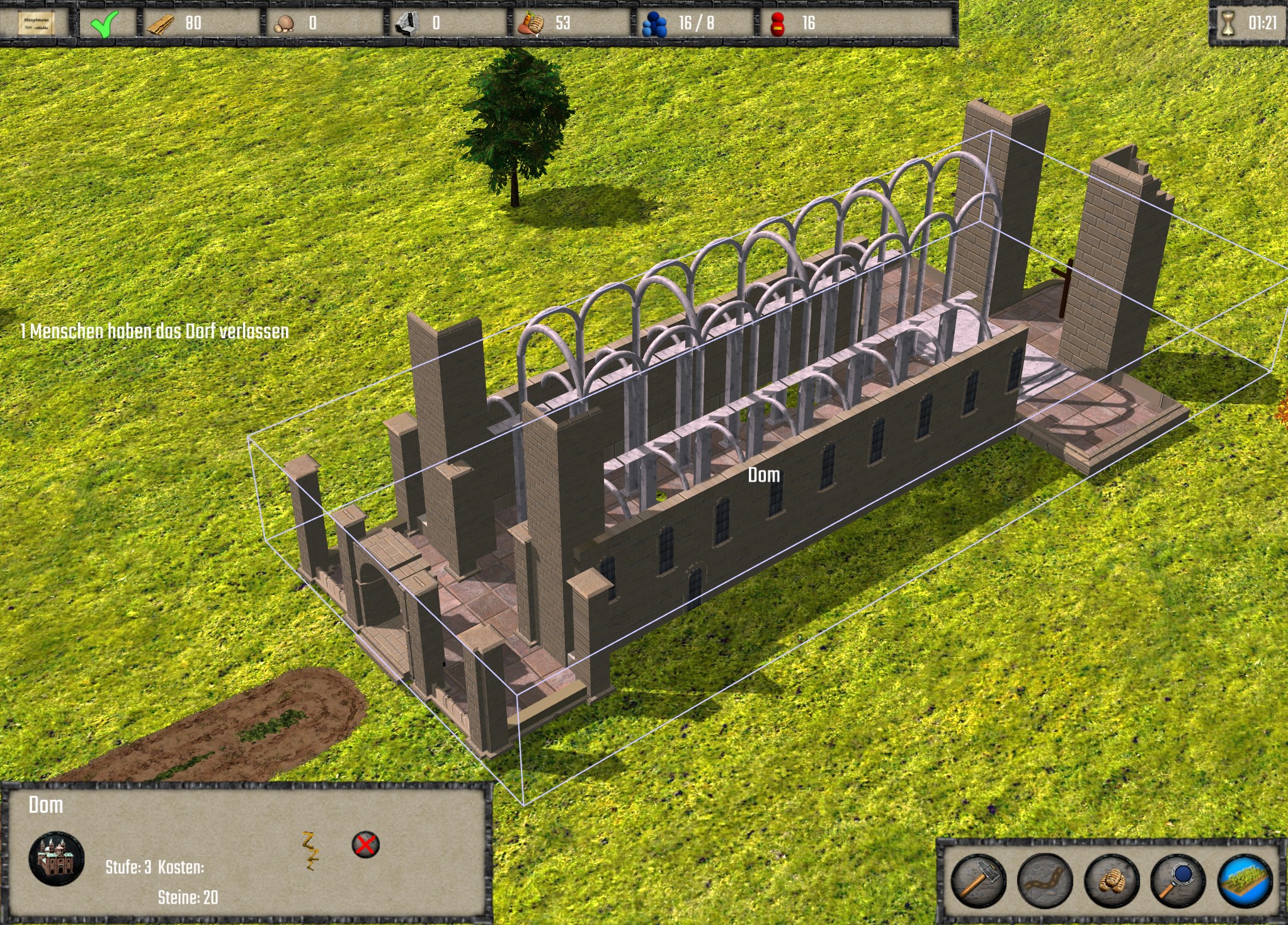Click the Dom cathedral portrait icon
Viewport: 1288px width, 925px height.
(57, 858)
